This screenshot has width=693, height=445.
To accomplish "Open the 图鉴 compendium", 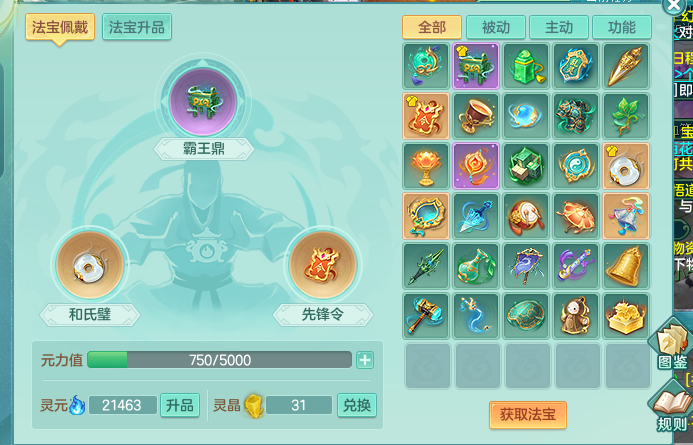I will click(672, 345).
